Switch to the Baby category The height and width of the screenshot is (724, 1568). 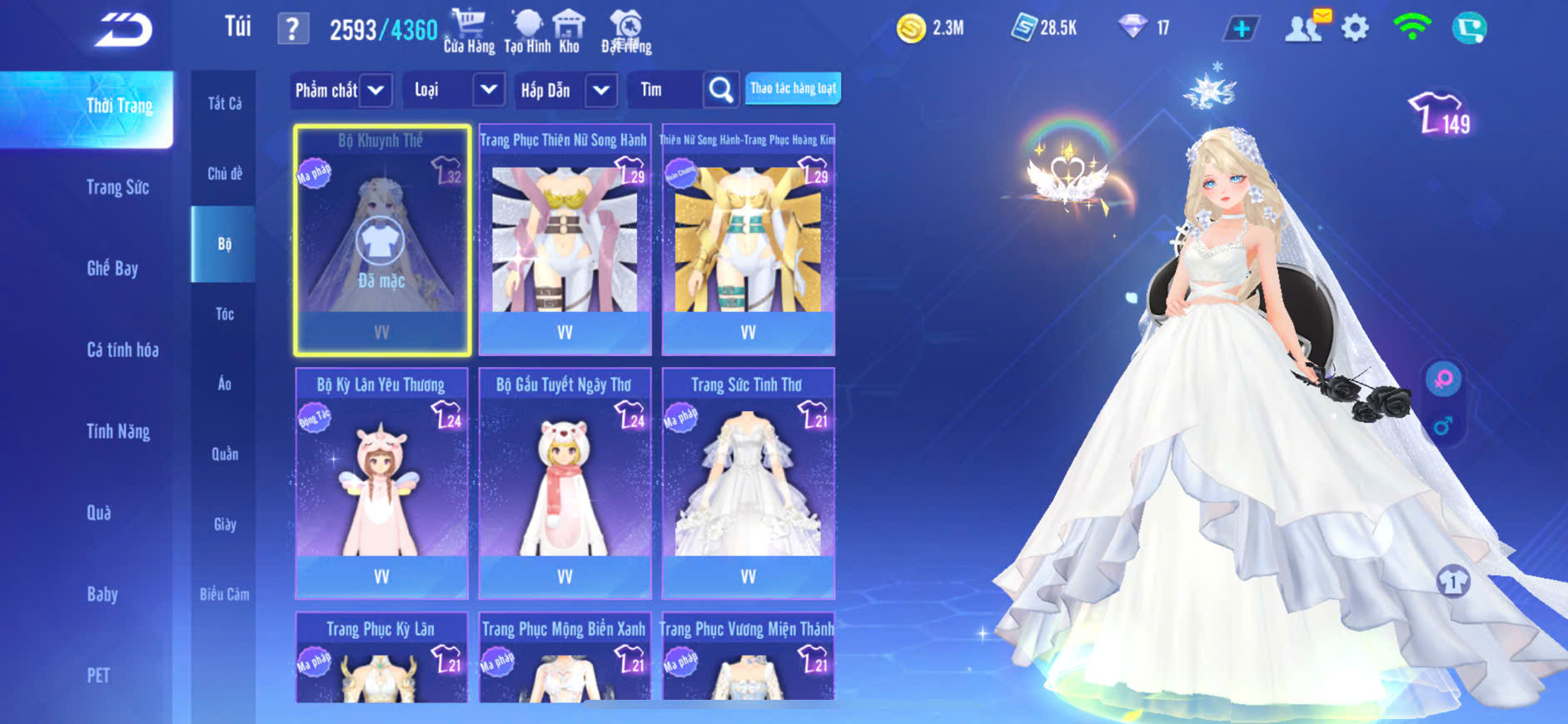[x=102, y=593]
